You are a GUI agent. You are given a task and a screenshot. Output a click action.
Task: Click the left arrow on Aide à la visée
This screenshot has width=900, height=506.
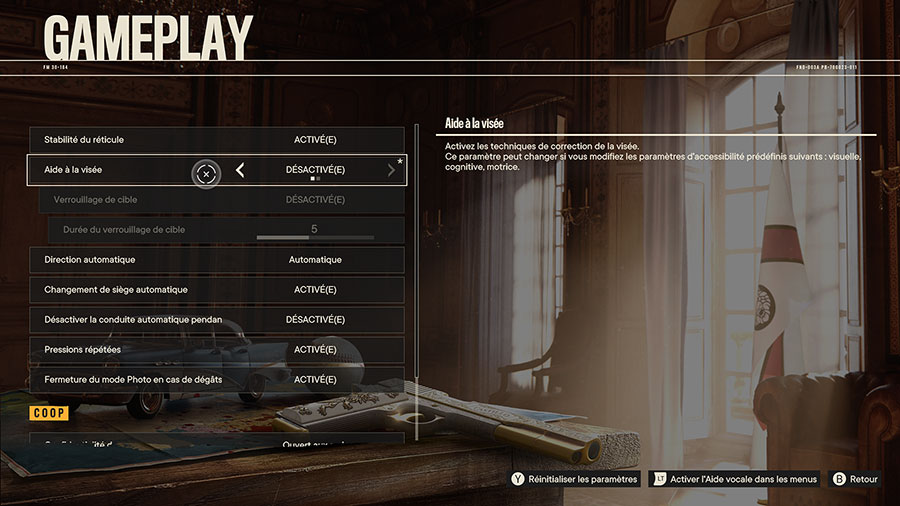(x=240, y=171)
